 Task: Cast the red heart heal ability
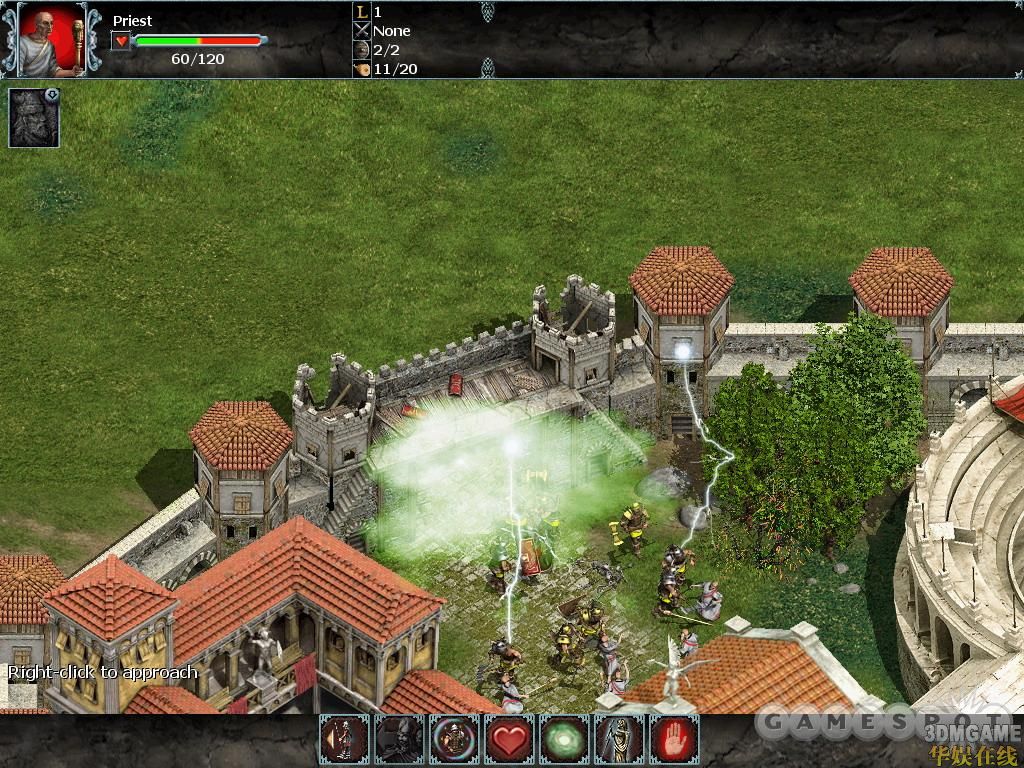tap(509, 740)
